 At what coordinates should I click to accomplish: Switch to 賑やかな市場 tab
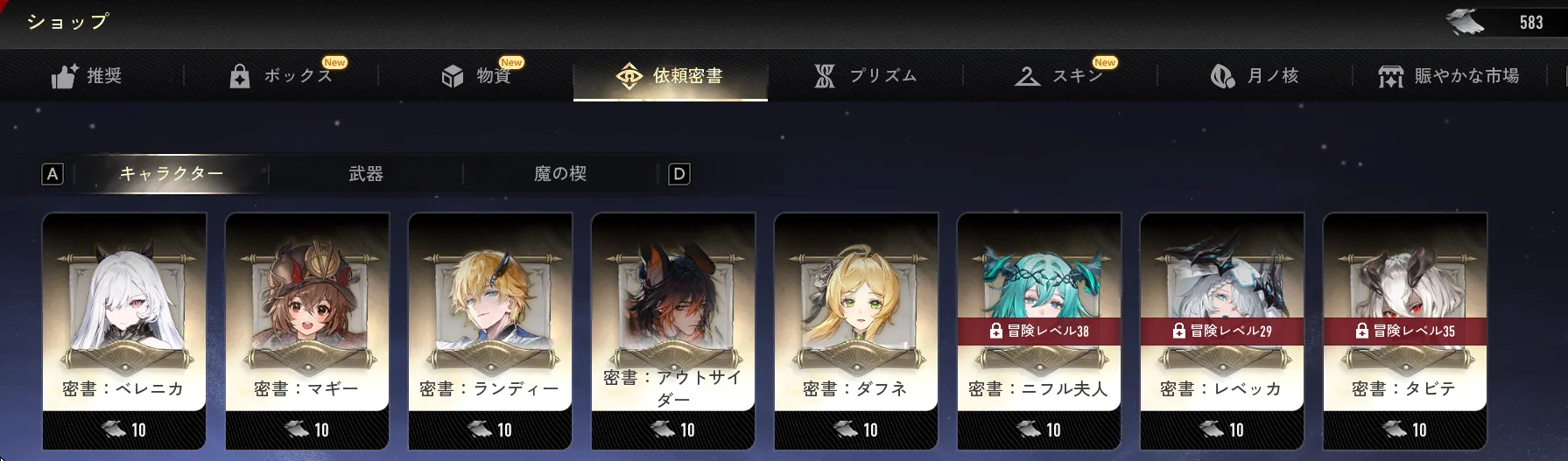(x=1449, y=76)
